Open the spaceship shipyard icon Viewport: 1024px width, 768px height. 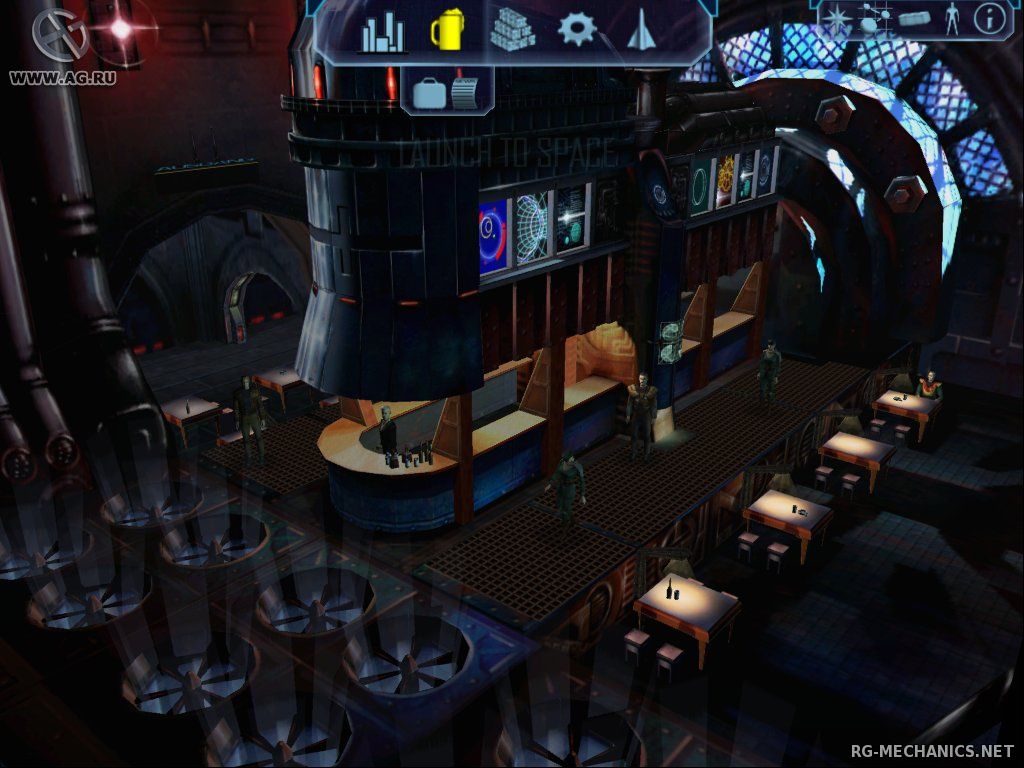(640, 31)
